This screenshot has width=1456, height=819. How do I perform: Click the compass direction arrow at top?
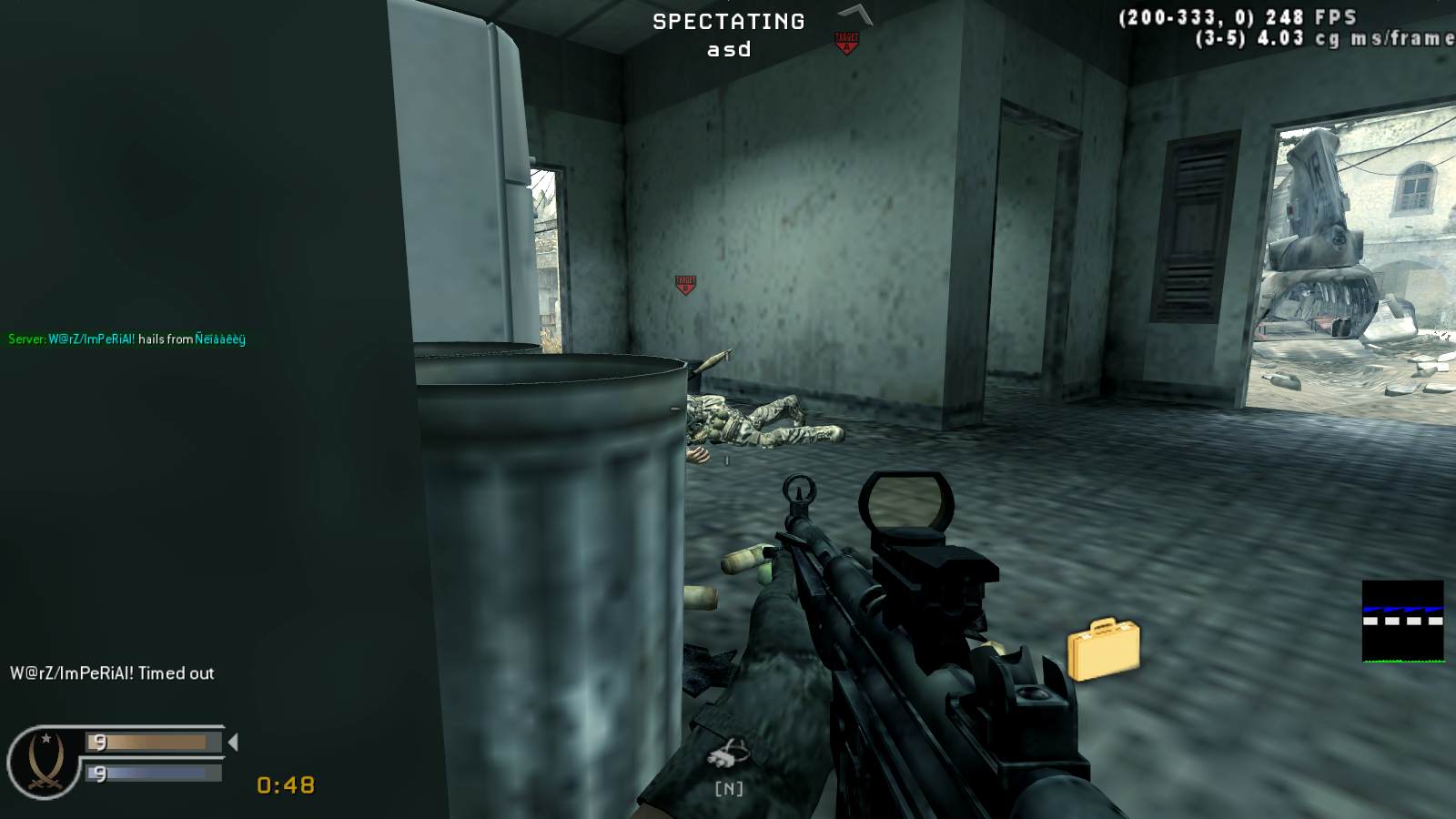[x=854, y=13]
